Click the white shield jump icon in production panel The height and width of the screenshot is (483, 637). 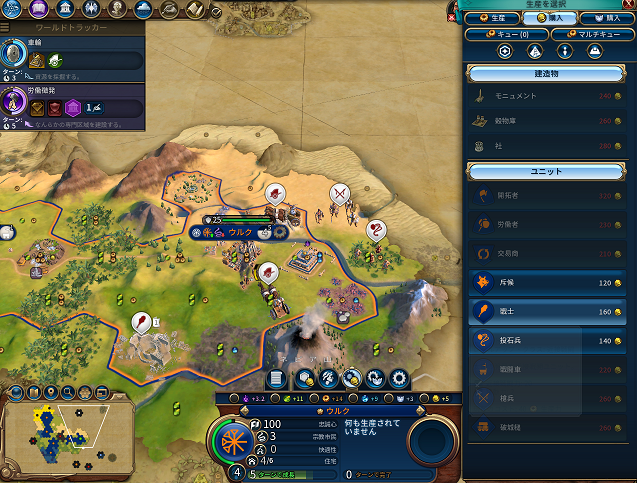tap(506, 51)
